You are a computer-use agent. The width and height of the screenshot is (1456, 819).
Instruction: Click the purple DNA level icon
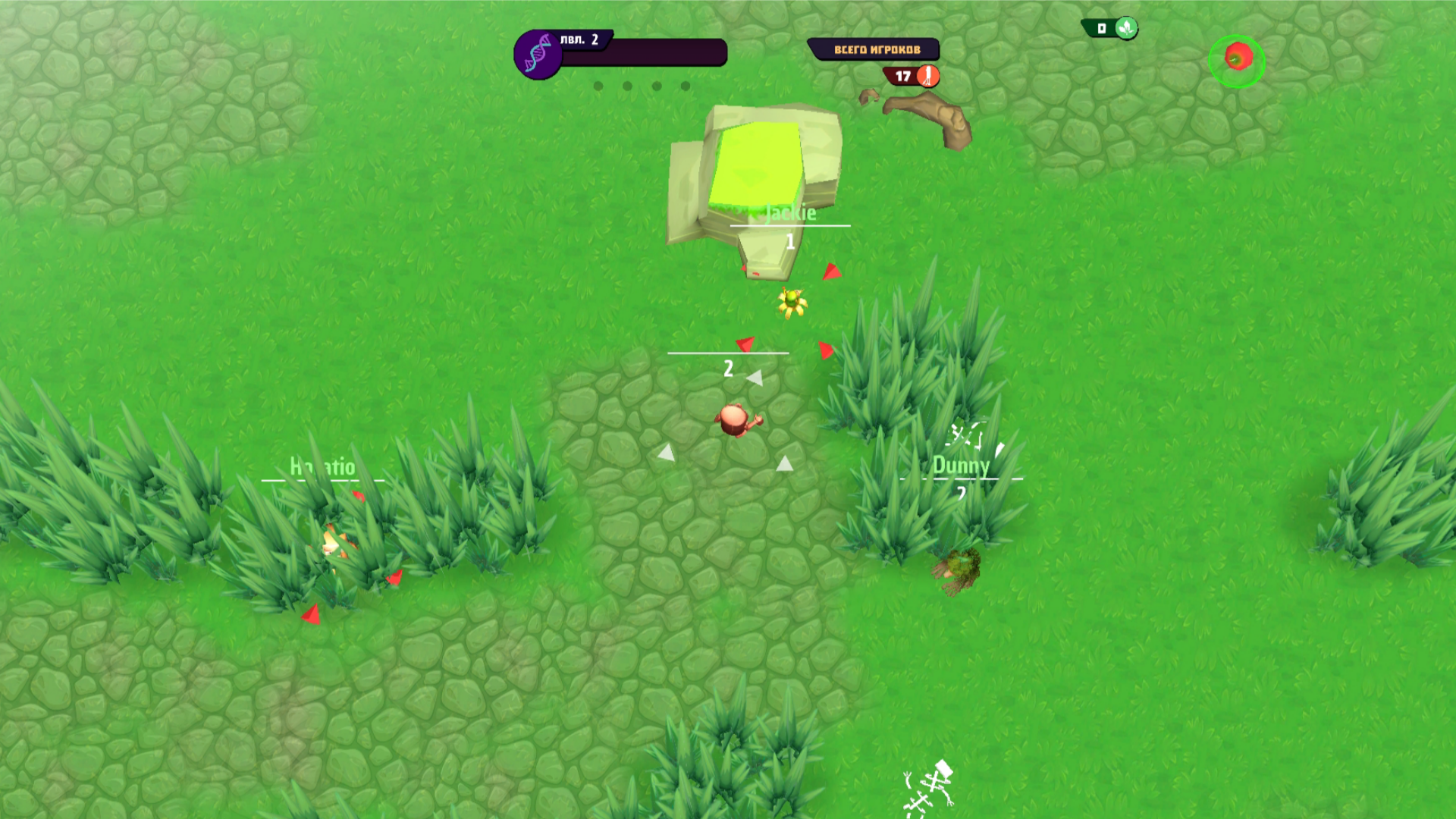coord(539,52)
